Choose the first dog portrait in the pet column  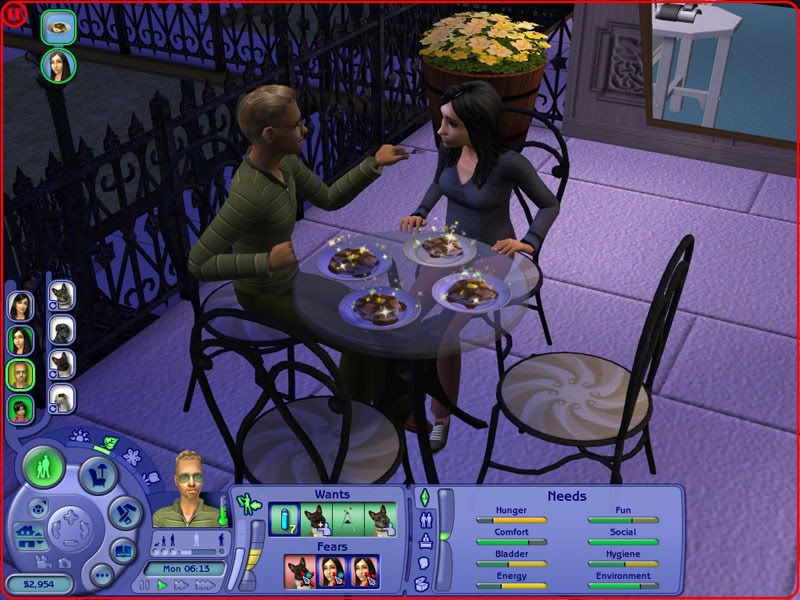coord(62,296)
